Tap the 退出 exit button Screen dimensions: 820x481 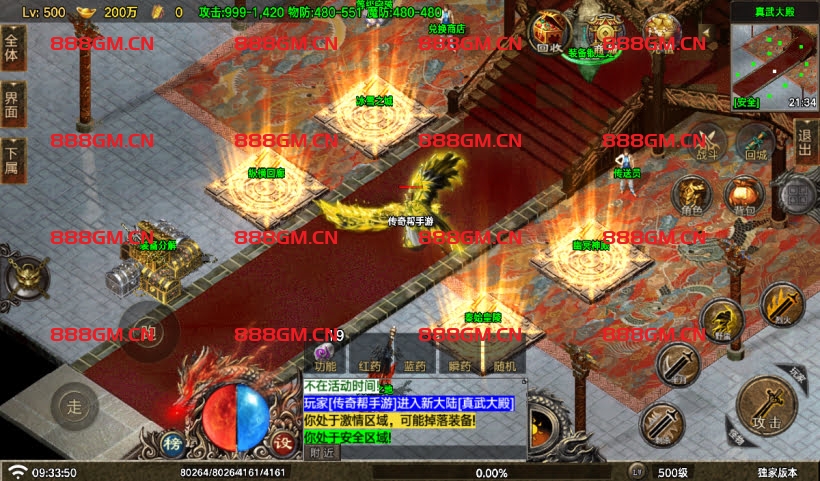pyautogui.click(x=806, y=139)
